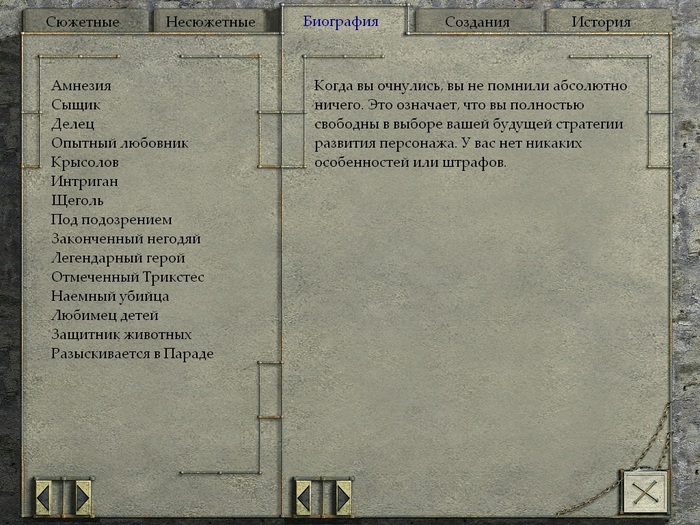Open the Крысолов entry
Screen dimensions: 700x525
pyautogui.click(x=85, y=162)
